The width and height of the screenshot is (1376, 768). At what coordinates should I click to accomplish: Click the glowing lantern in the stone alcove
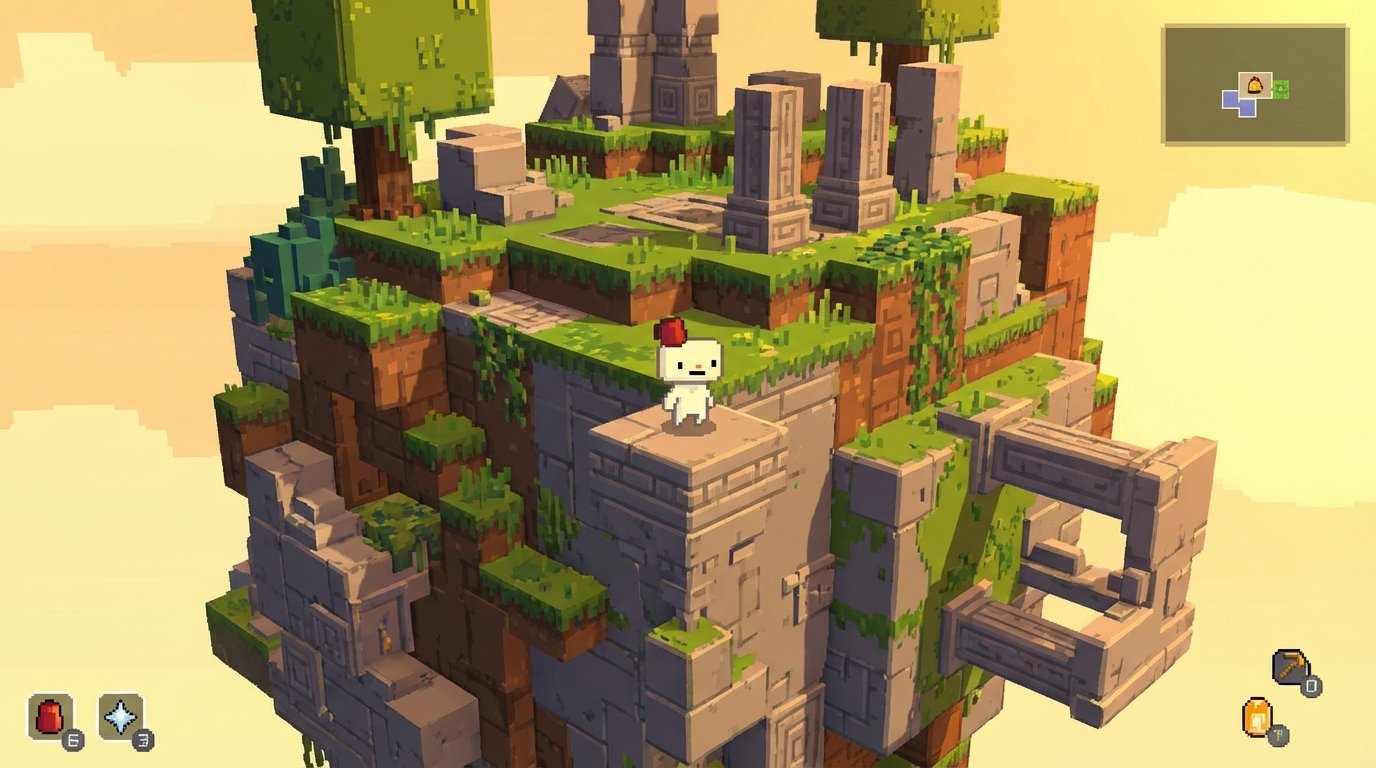[x=386, y=636]
